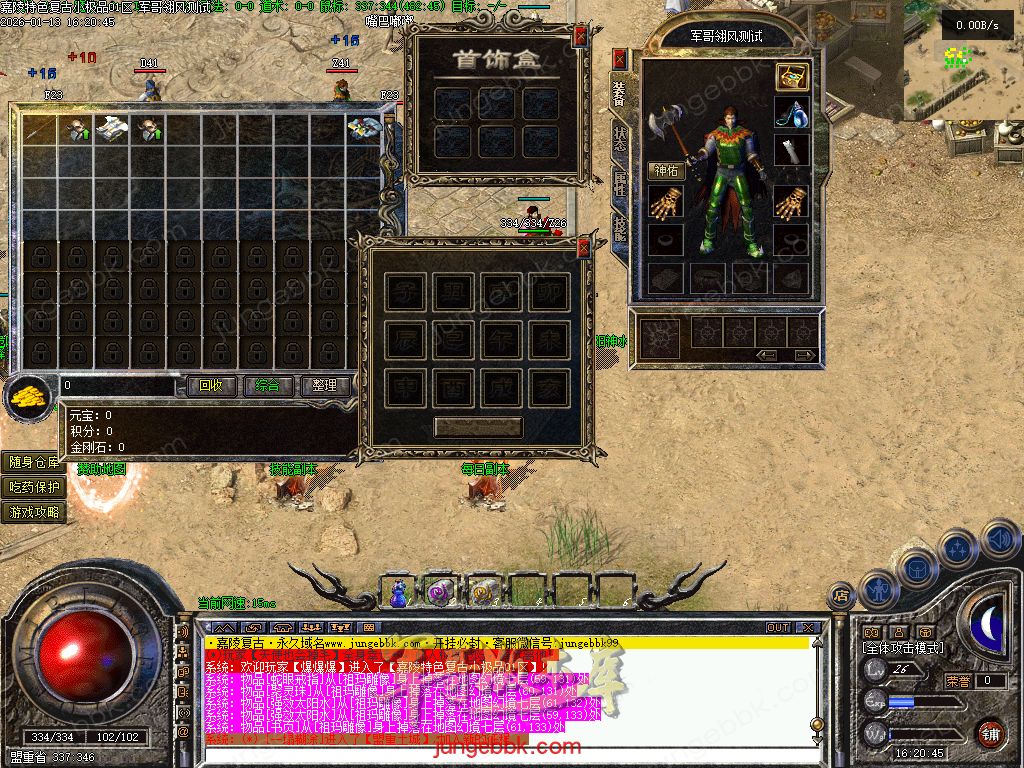The width and height of the screenshot is (1024, 768).
Task: Open the 游戏攻略 game guide
Action: tap(34, 512)
